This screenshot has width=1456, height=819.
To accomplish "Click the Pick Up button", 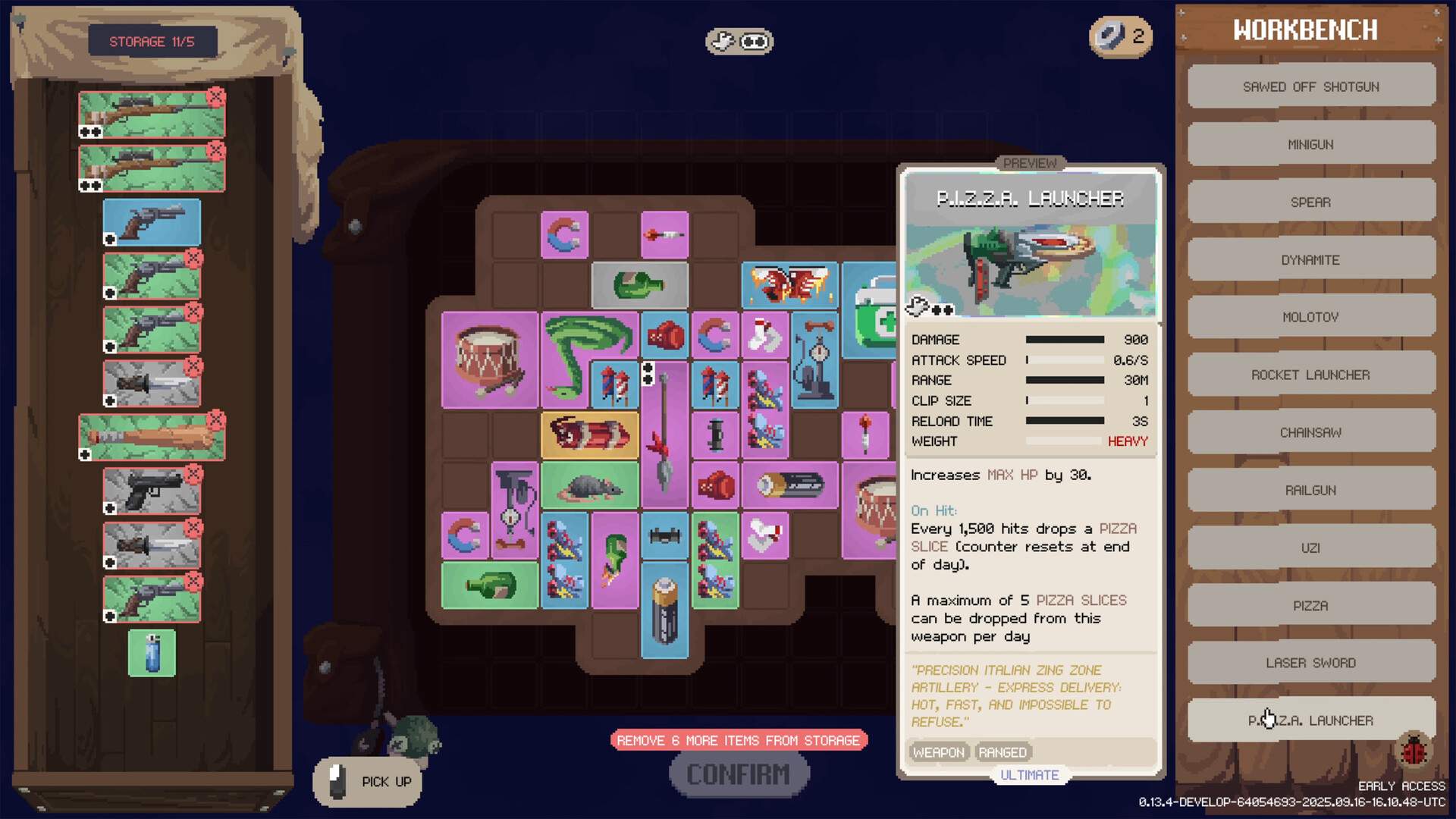I will coord(368,782).
